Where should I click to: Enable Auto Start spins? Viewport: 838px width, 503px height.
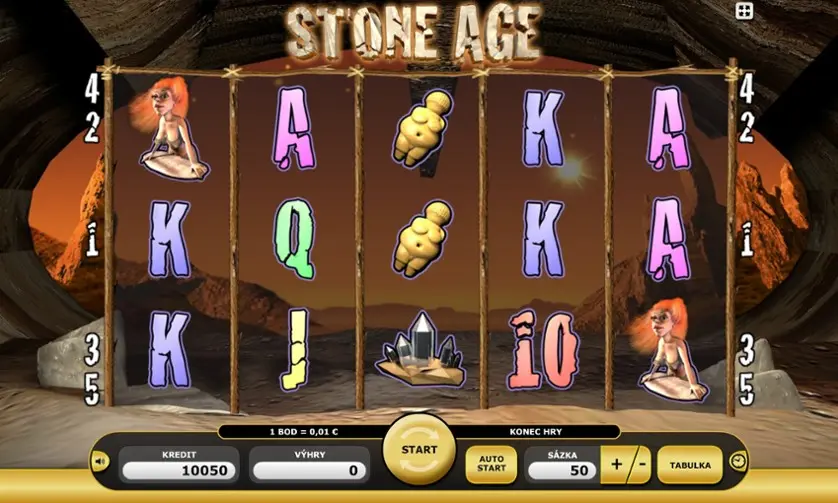pos(492,465)
